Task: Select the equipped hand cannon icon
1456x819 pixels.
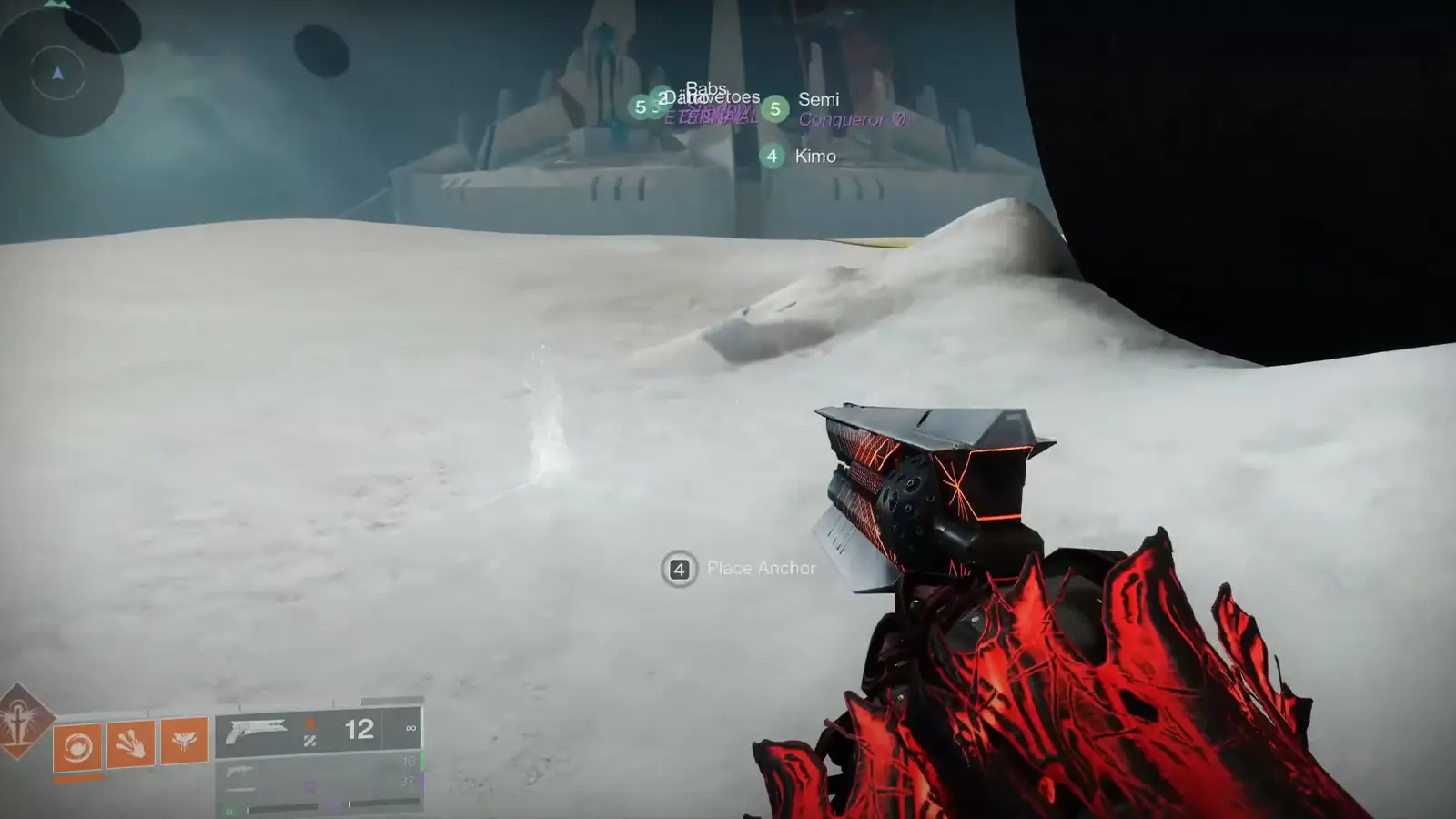Action: pyautogui.click(x=256, y=729)
